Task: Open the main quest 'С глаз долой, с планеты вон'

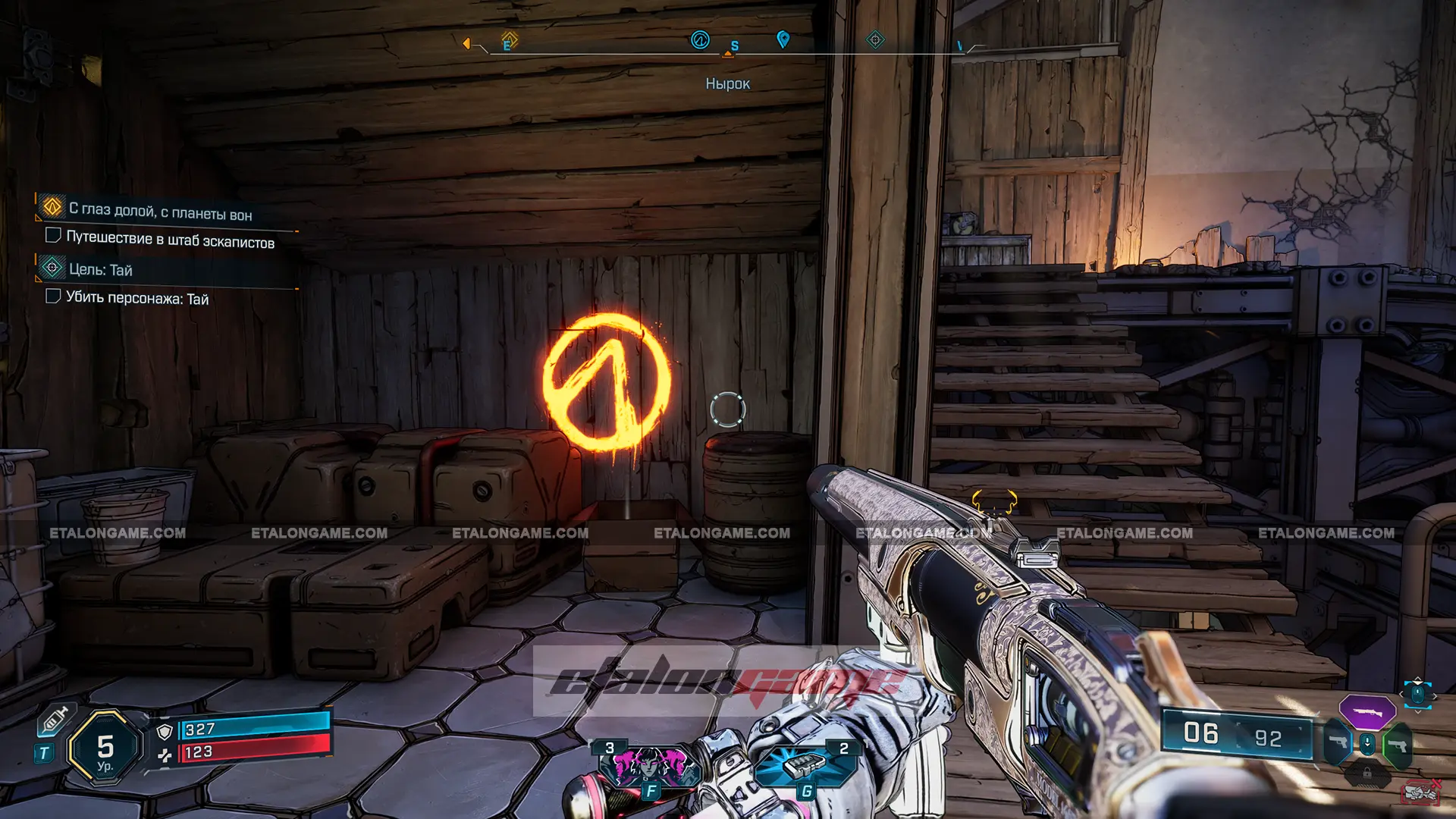Action: click(160, 211)
